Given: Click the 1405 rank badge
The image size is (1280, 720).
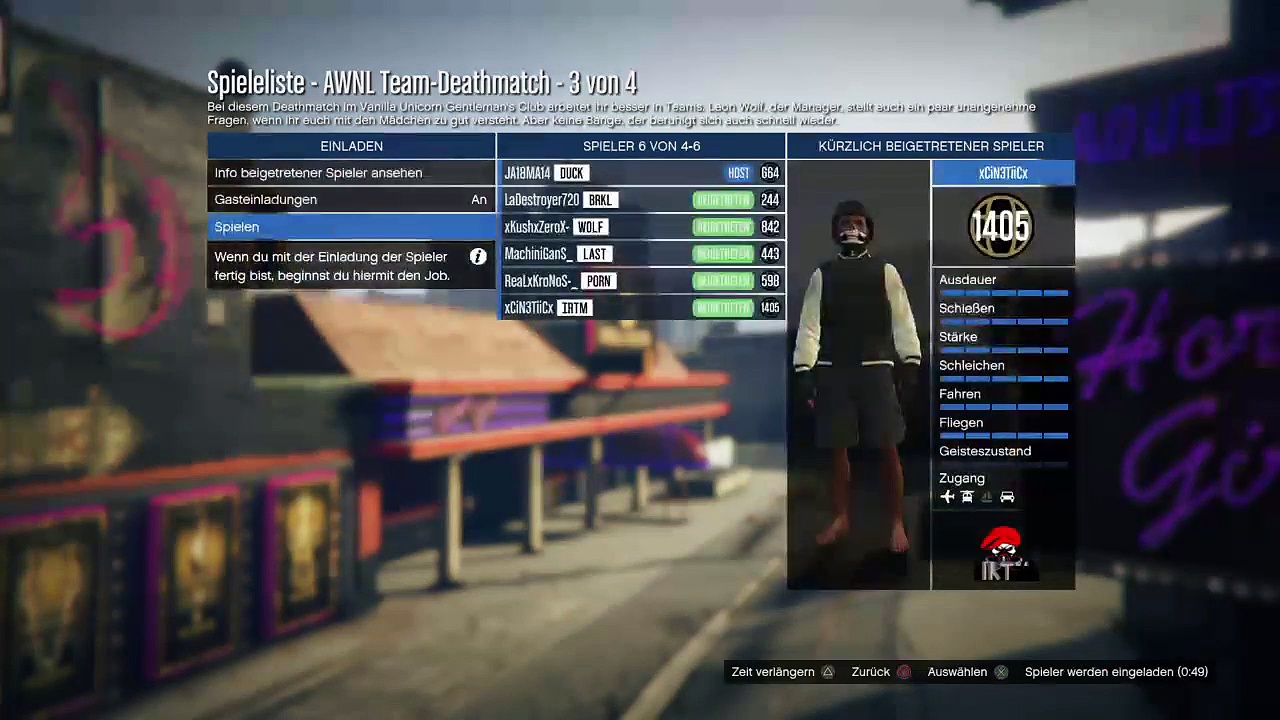Looking at the screenshot, I should [1001, 227].
